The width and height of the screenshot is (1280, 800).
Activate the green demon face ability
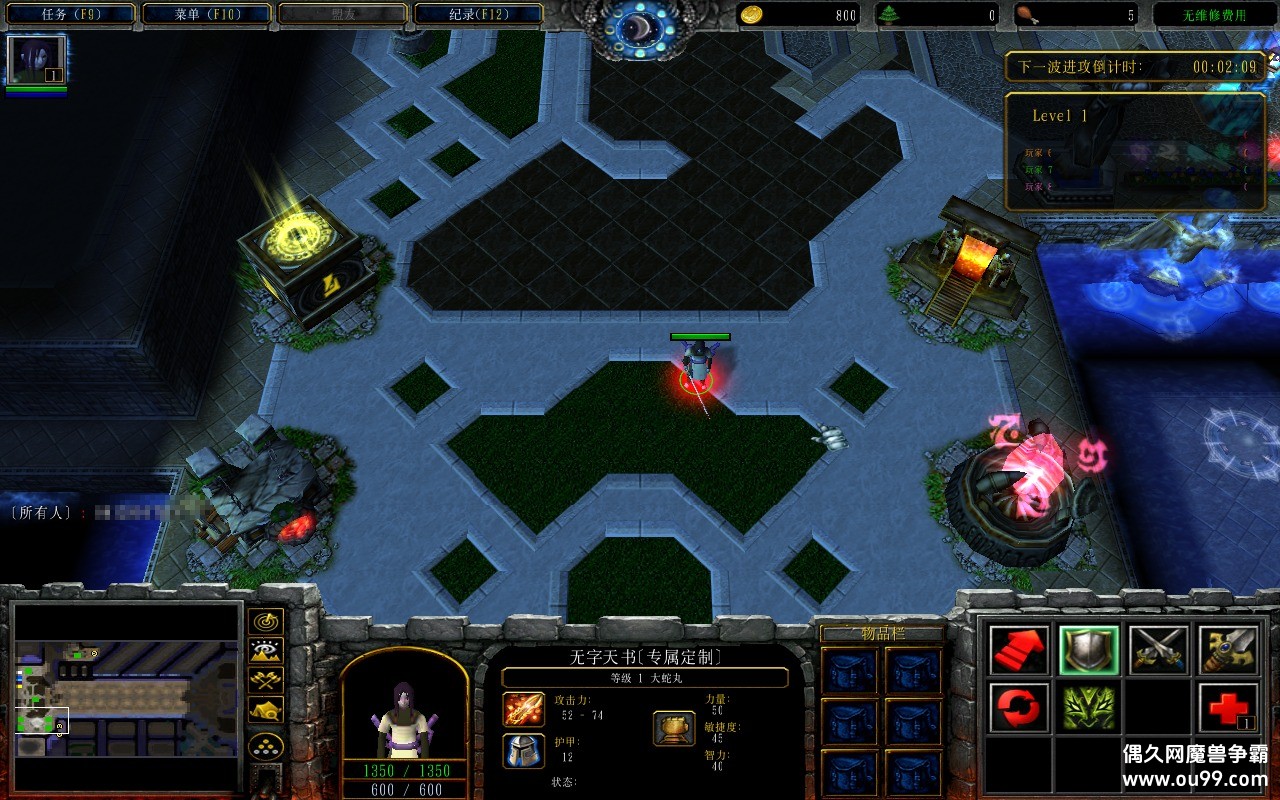point(1089,708)
